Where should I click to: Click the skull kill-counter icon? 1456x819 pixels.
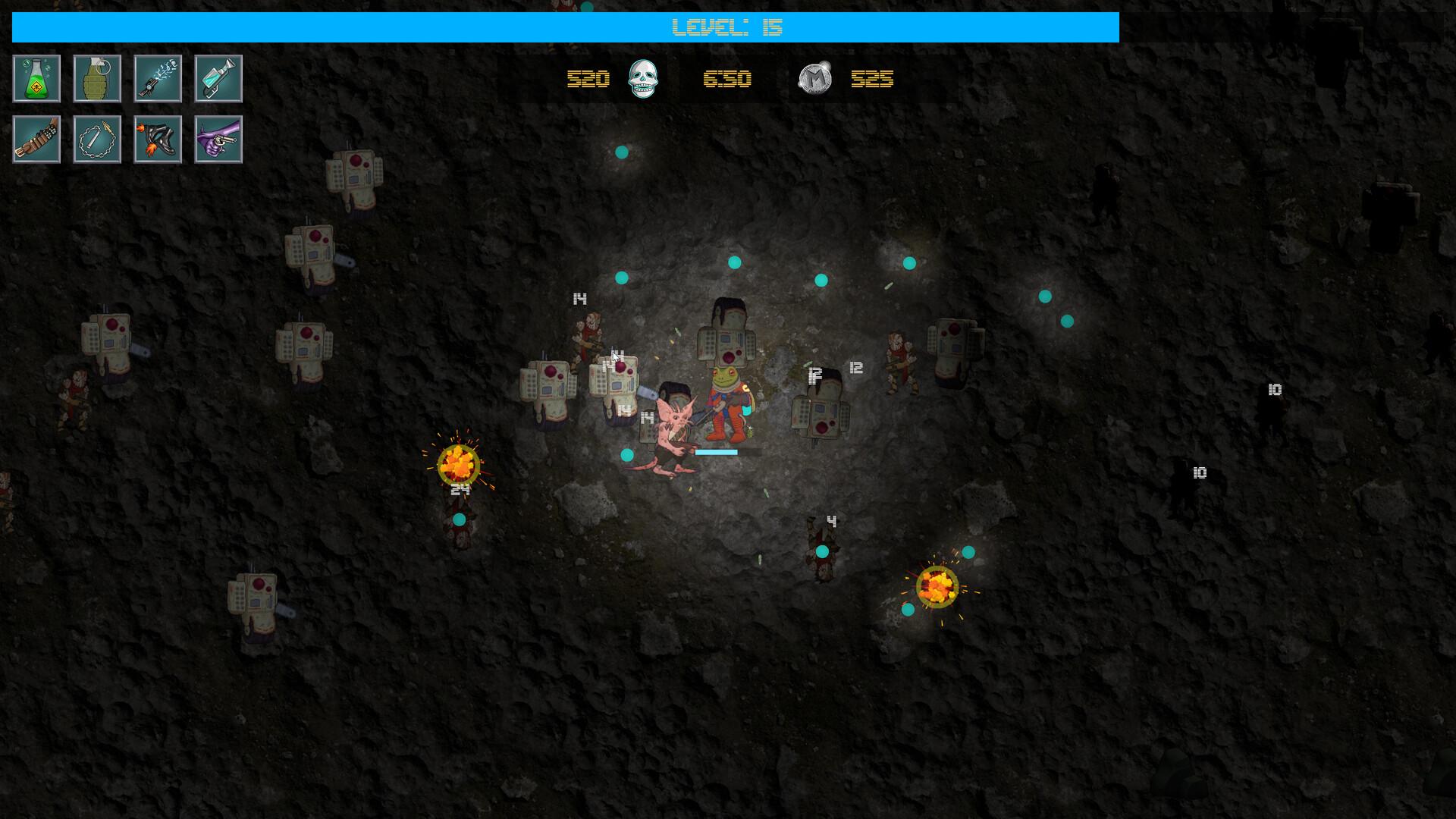coord(641,79)
